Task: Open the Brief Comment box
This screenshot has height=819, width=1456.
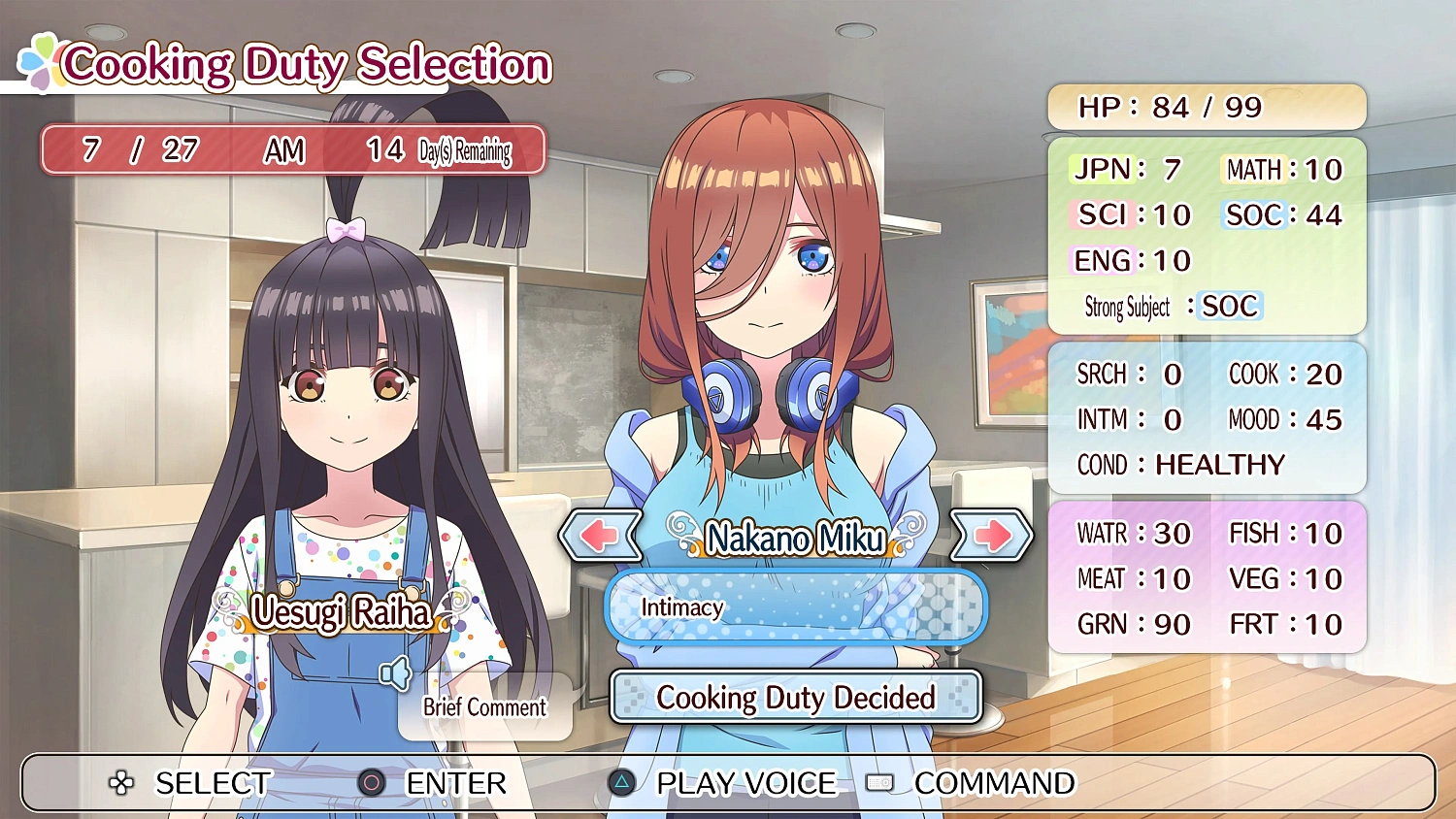Action: pos(483,707)
